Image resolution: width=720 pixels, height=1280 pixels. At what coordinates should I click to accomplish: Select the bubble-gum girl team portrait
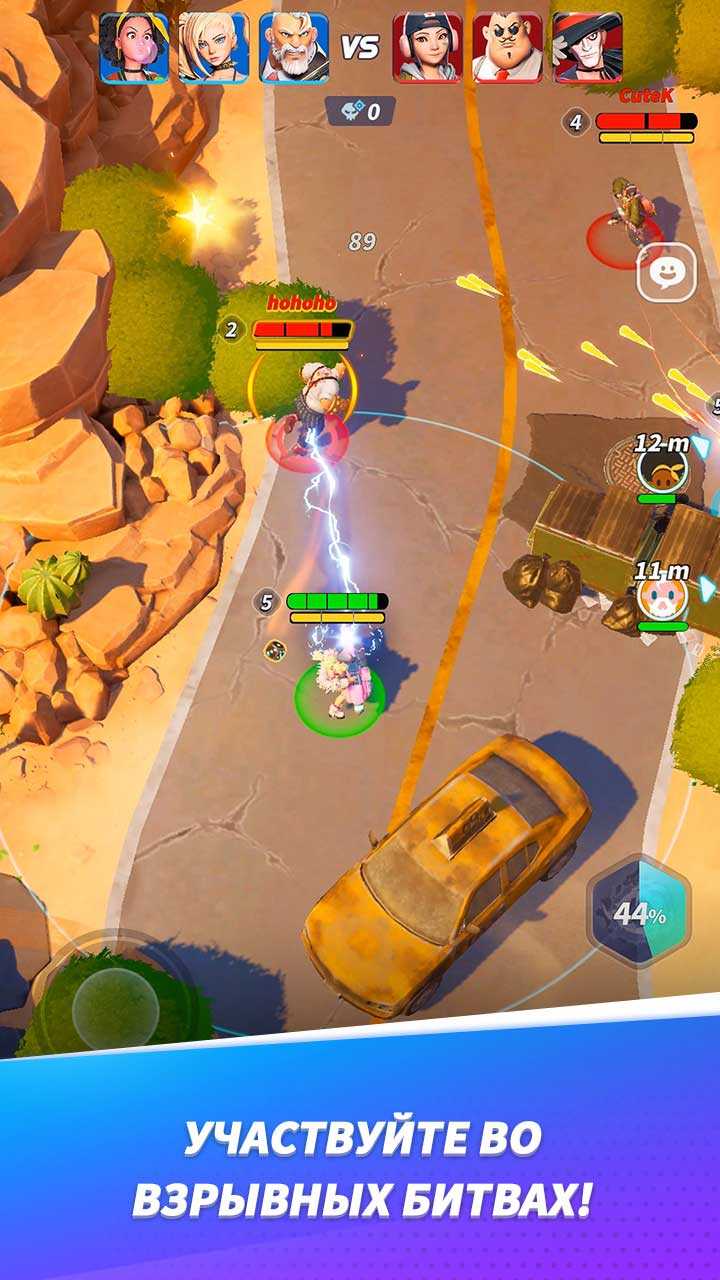pos(134,47)
